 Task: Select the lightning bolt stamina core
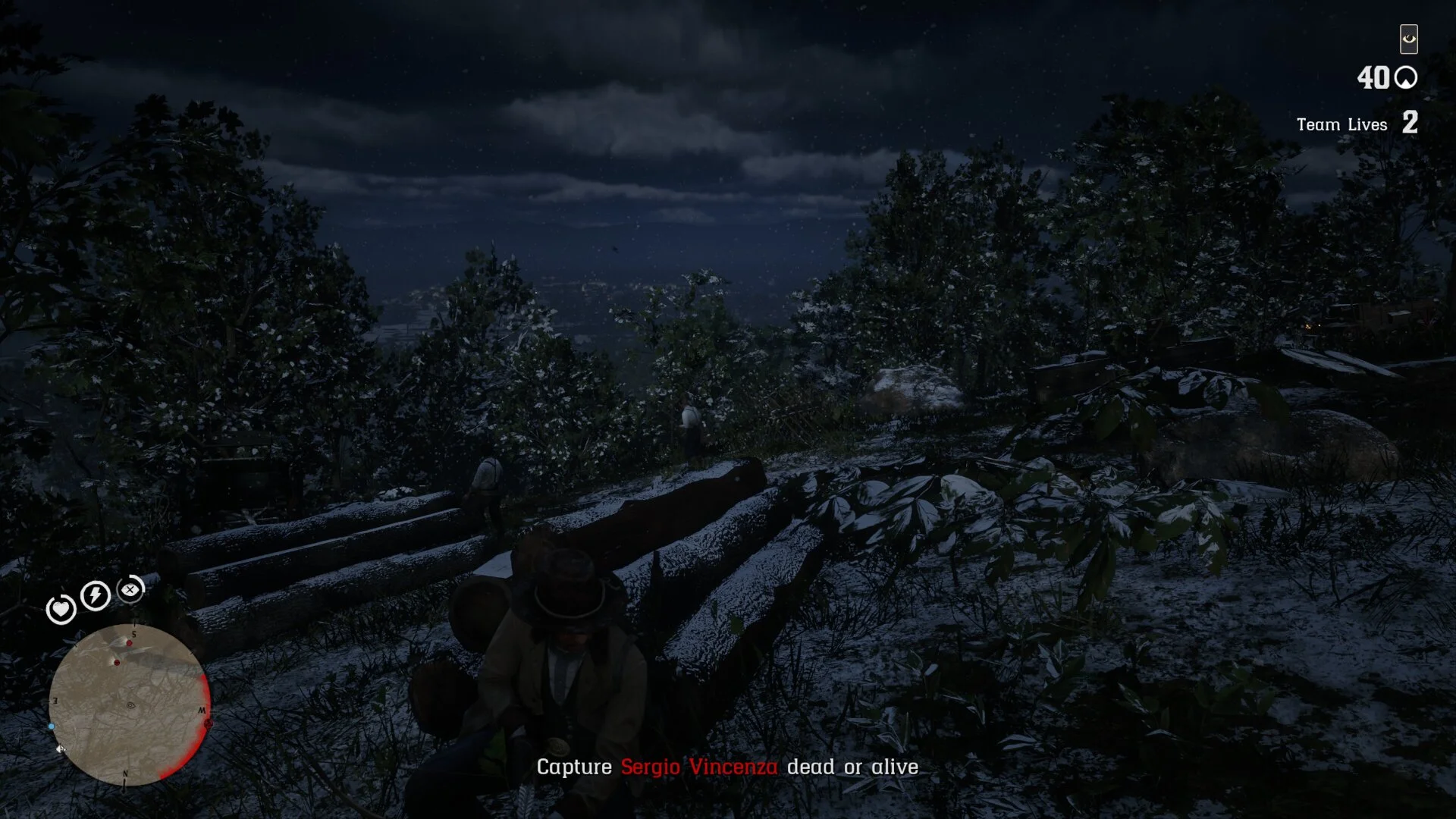tap(96, 595)
